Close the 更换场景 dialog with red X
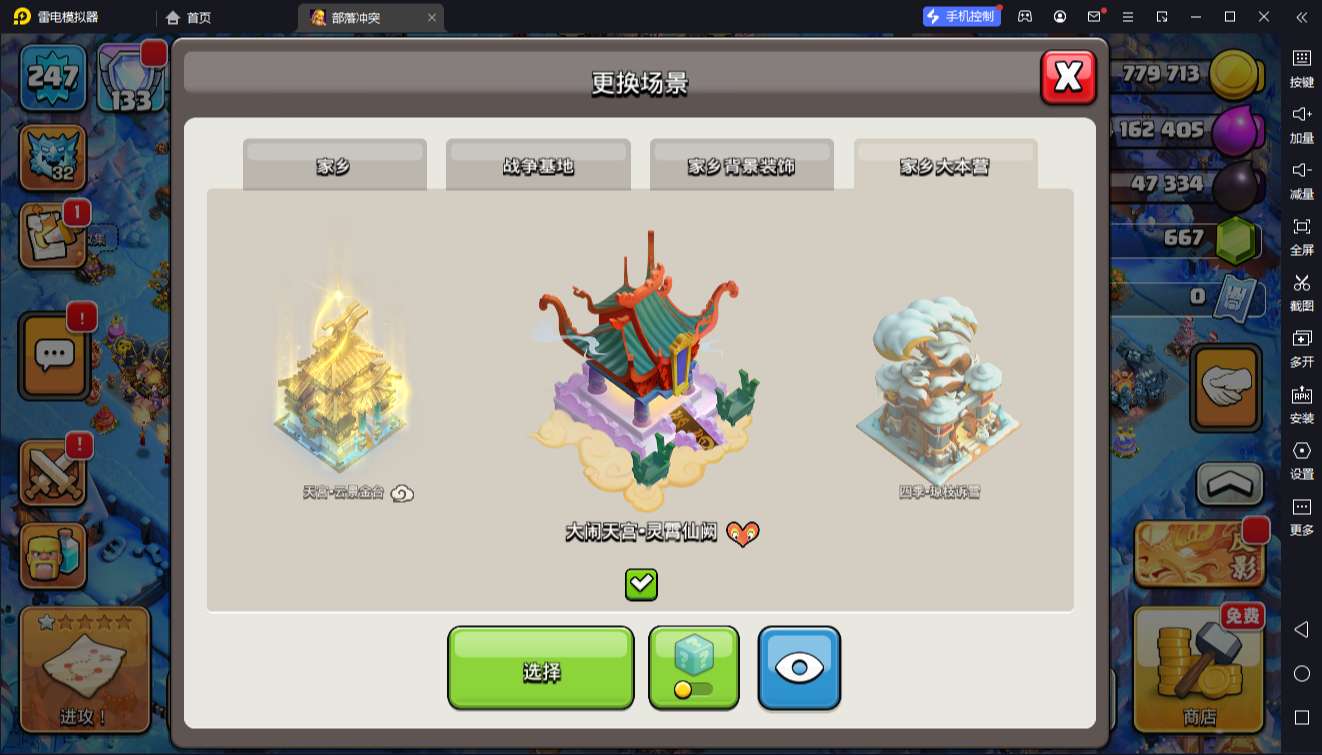 coord(1068,77)
